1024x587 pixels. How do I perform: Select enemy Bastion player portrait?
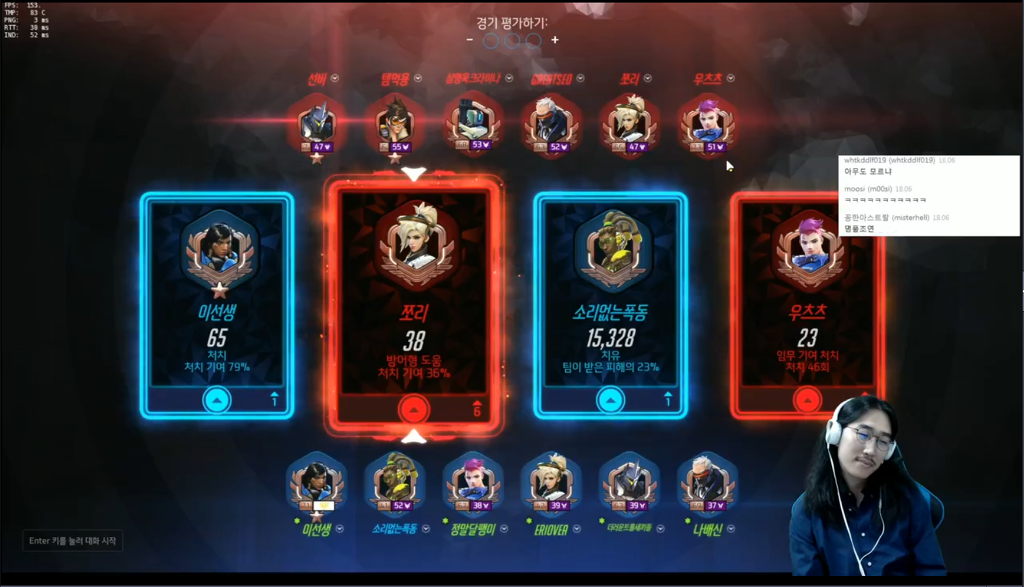click(471, 124)
